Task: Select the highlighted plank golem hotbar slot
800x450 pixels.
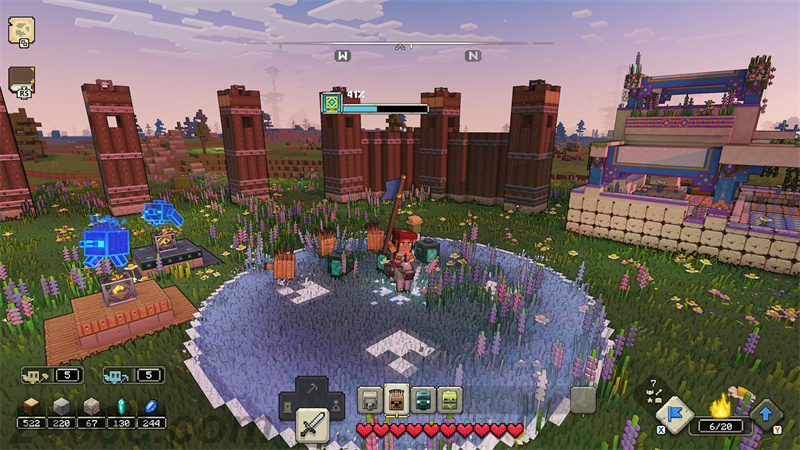Action: pos(396,401)
